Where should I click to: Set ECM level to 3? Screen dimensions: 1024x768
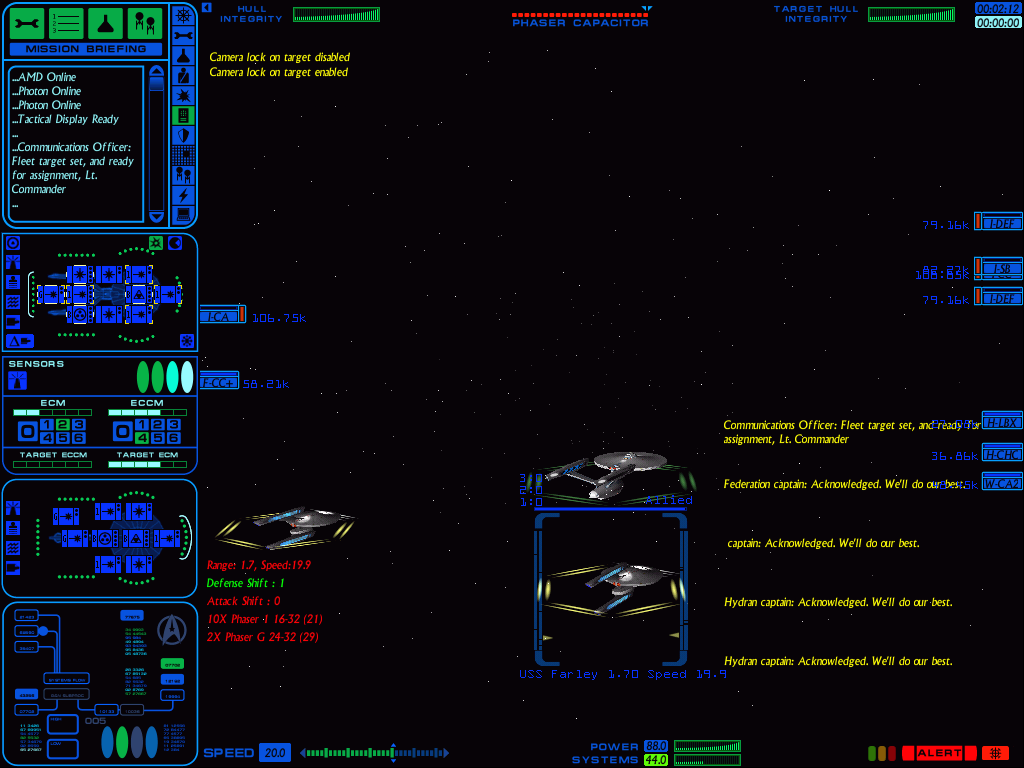pos(78,425)
